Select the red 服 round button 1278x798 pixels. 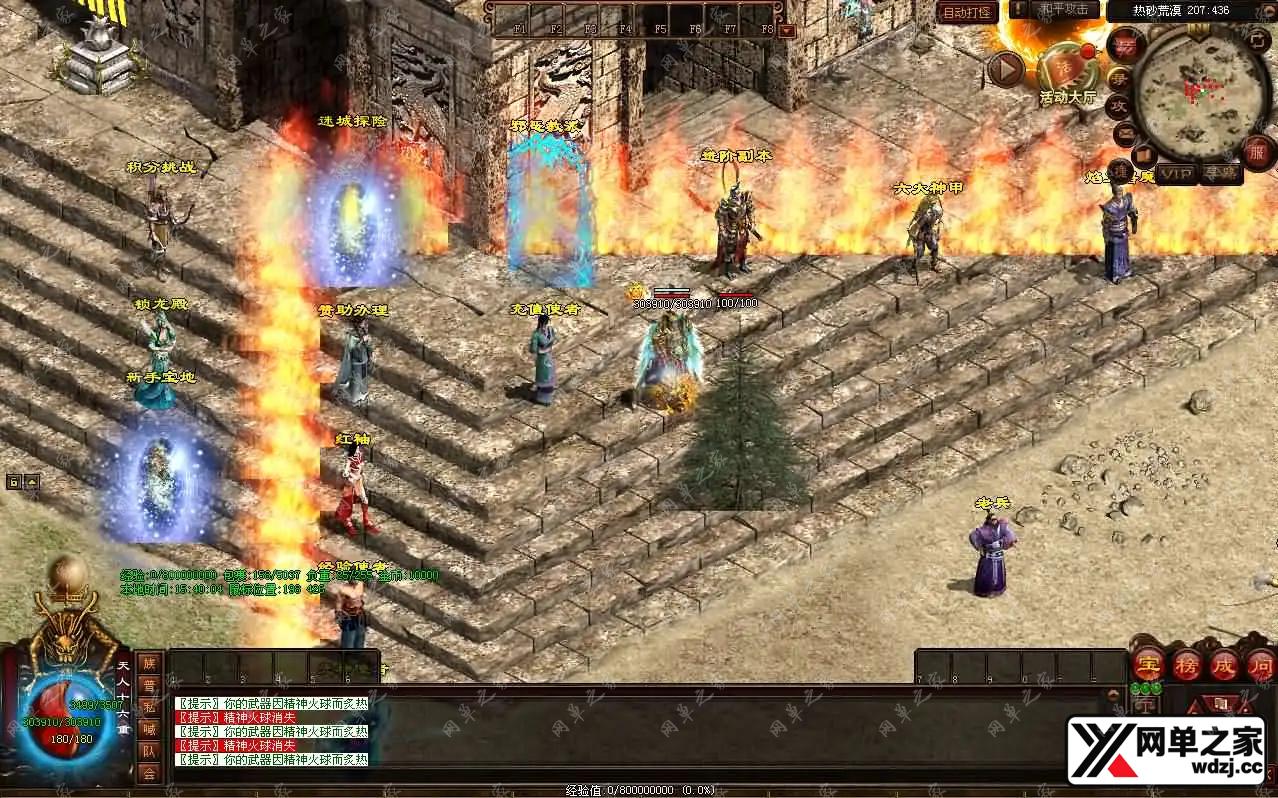coord(1257,153)
